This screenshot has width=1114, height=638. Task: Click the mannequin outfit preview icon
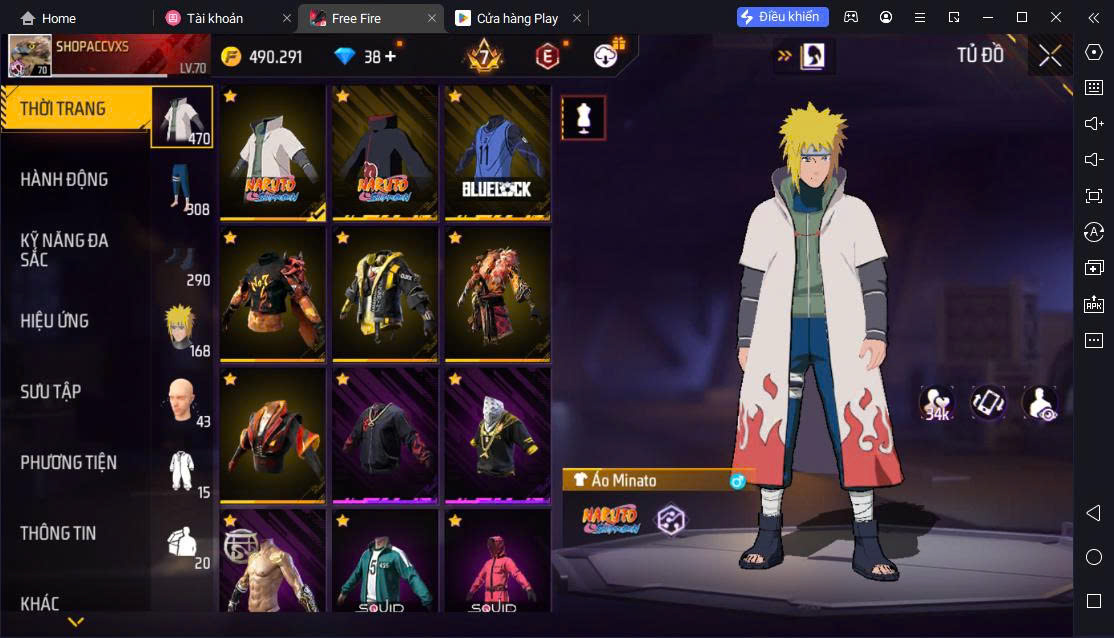583,118
